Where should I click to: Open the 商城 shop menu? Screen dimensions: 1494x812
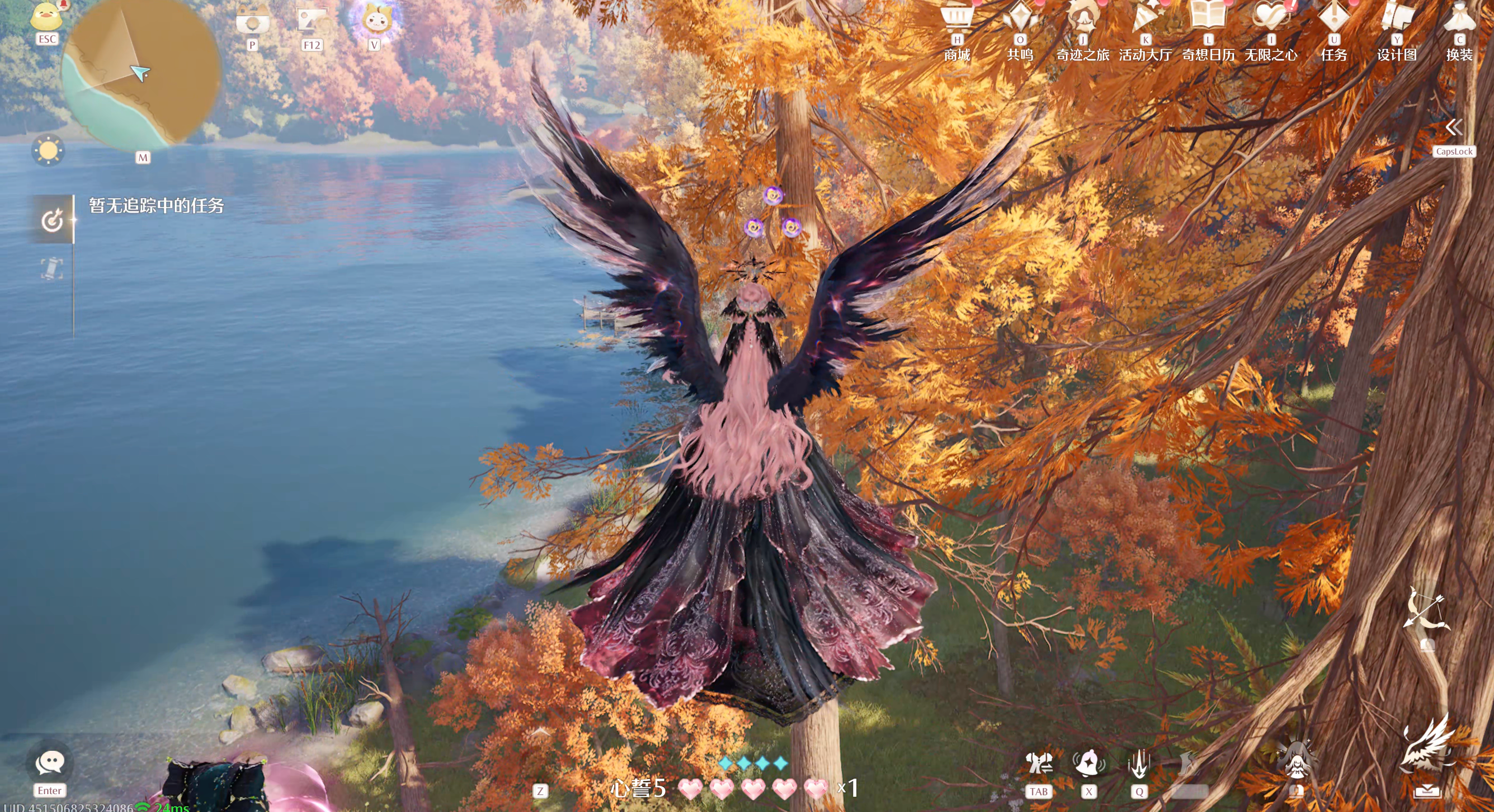click(x=957, y=17)
